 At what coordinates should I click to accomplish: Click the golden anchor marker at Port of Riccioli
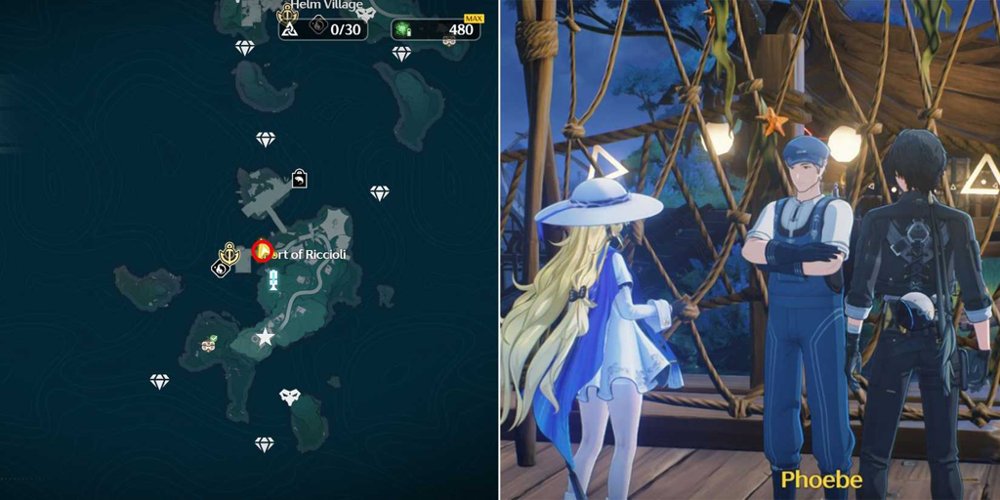click(x=231, y=254)
